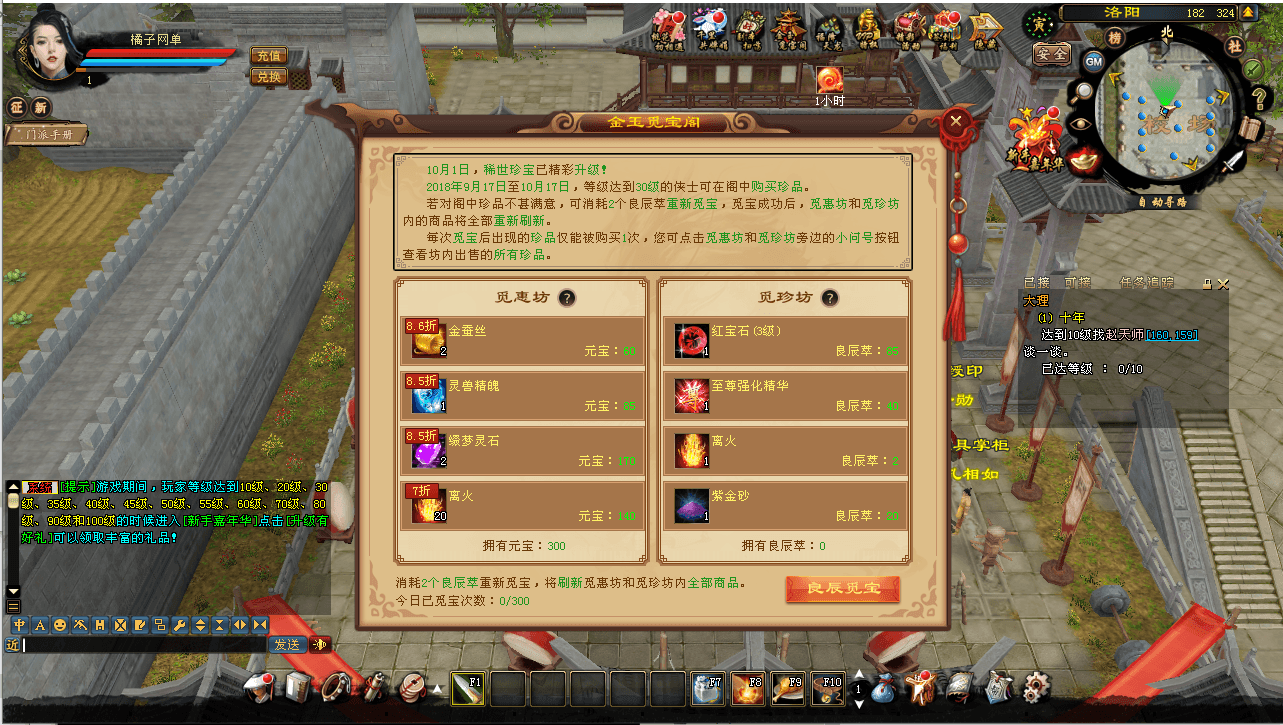This screenshot has width=1283, height=725.
Task: Click the 充值 recharge button
Action: [267, 56]
